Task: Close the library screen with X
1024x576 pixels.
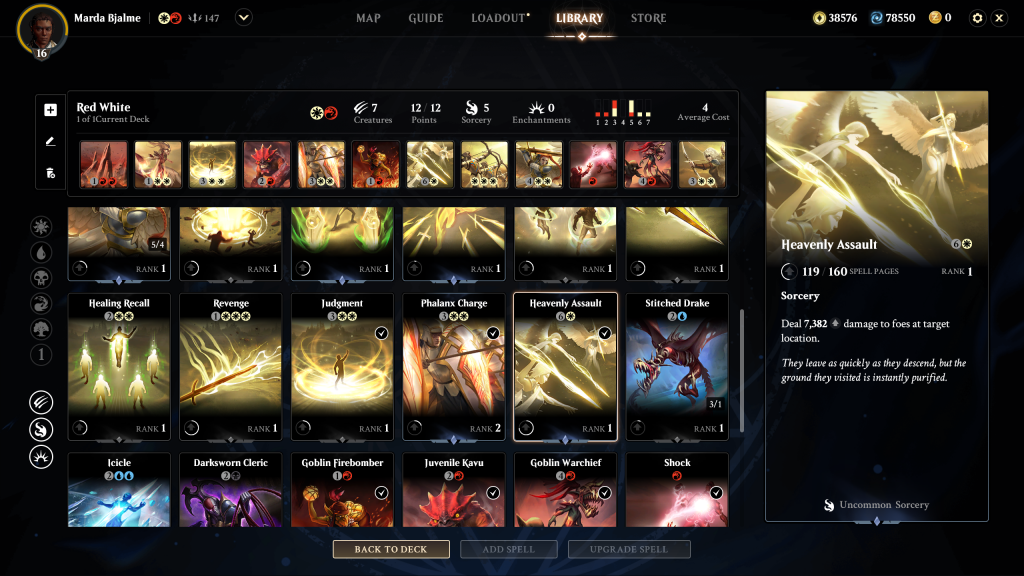Action: coord(999,18)
